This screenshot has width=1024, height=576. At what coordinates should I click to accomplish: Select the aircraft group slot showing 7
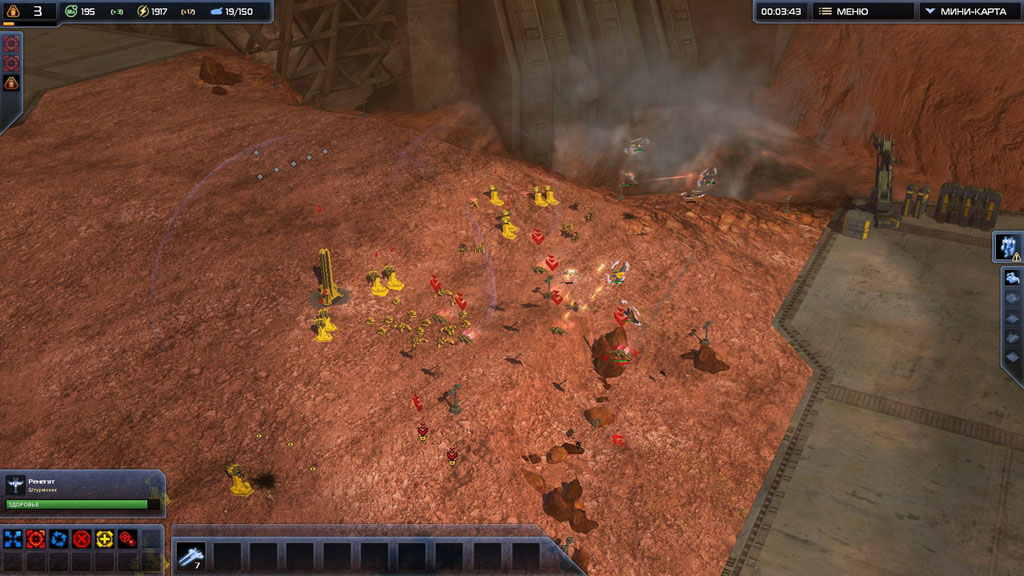pyautogui.click(x=190, y=555)
